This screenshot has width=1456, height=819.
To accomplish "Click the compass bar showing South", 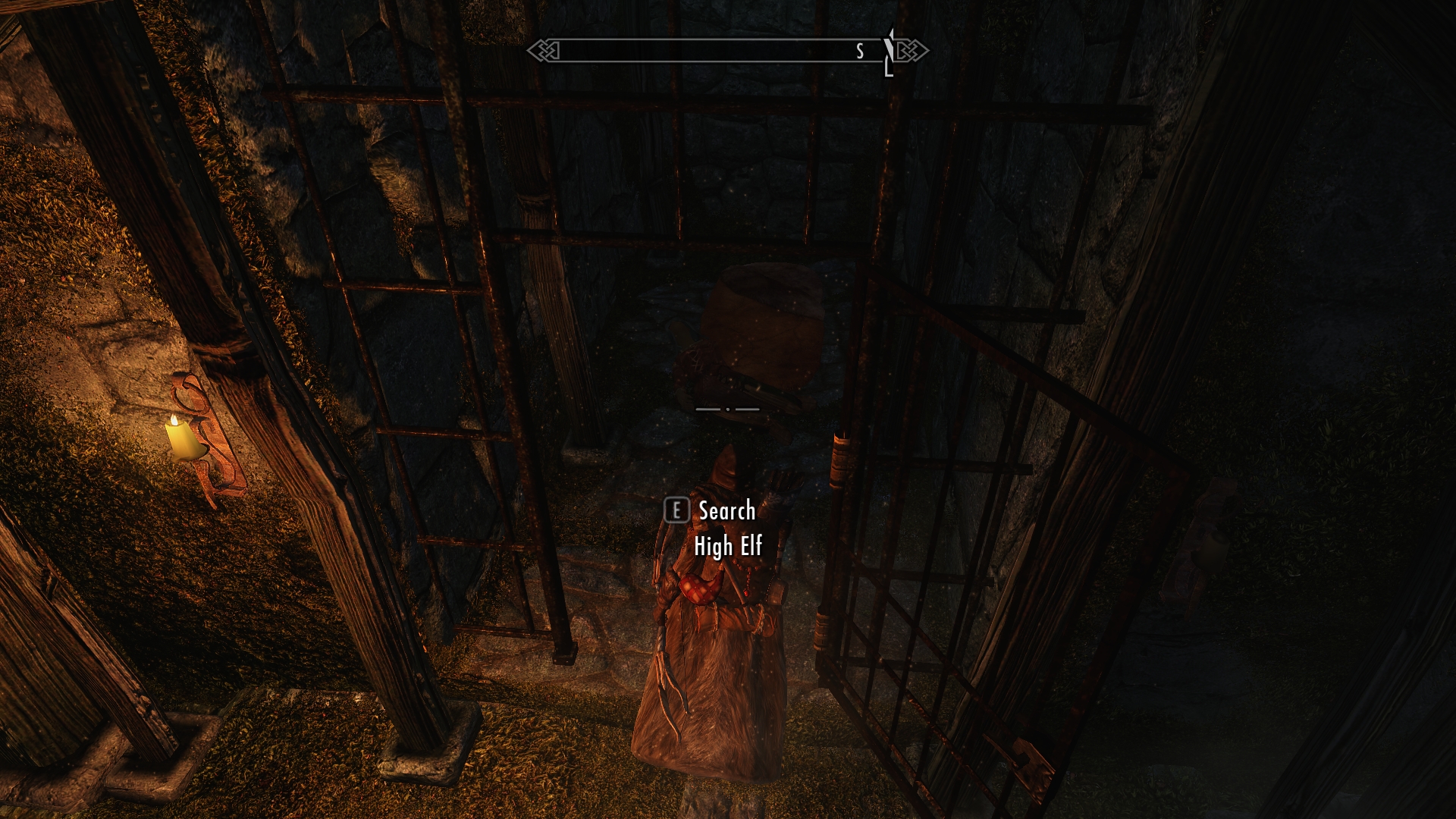I will (x=726, y=51).
